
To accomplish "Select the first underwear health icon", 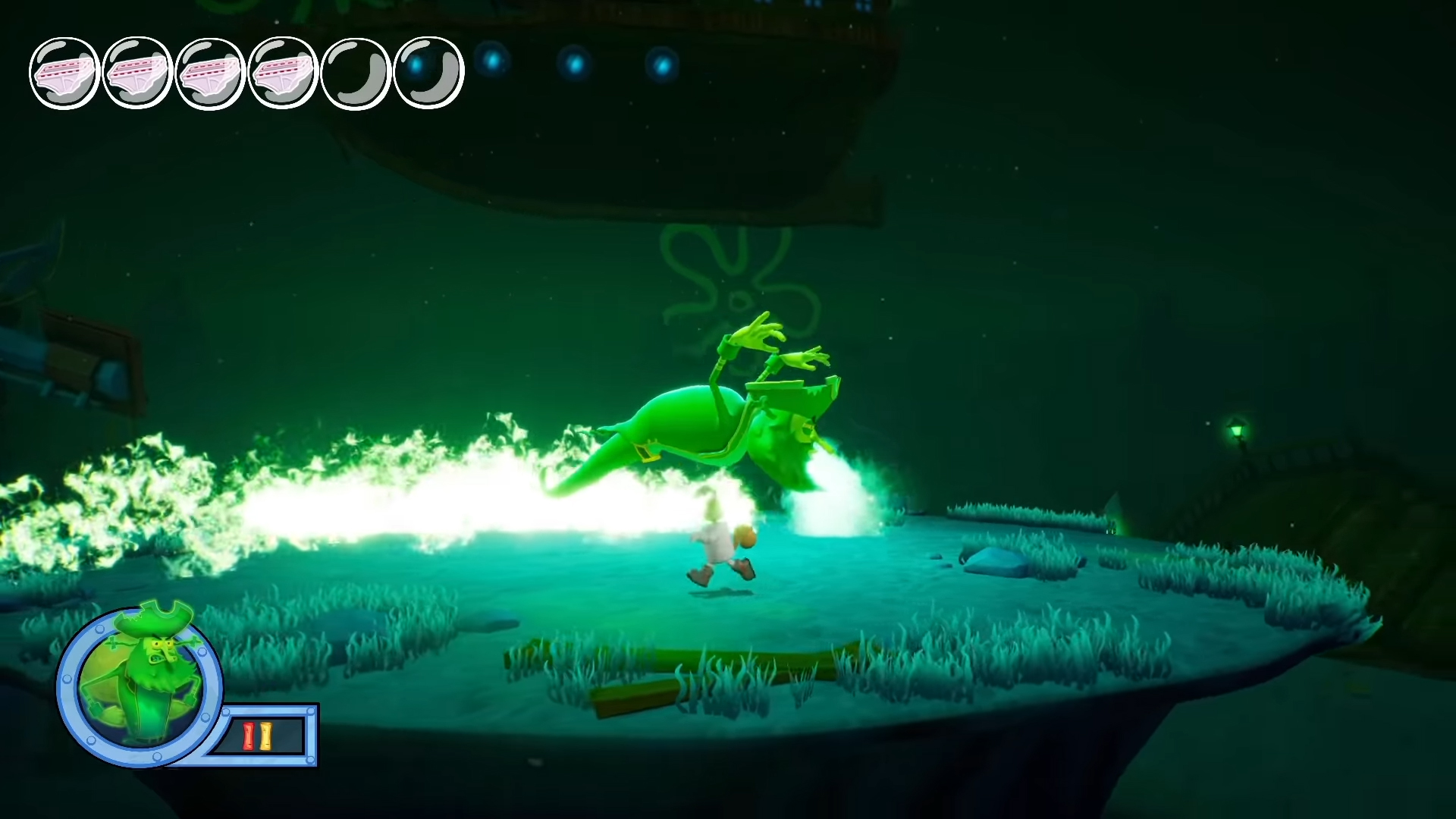I will pyautogui.click(x=64, y=72).
